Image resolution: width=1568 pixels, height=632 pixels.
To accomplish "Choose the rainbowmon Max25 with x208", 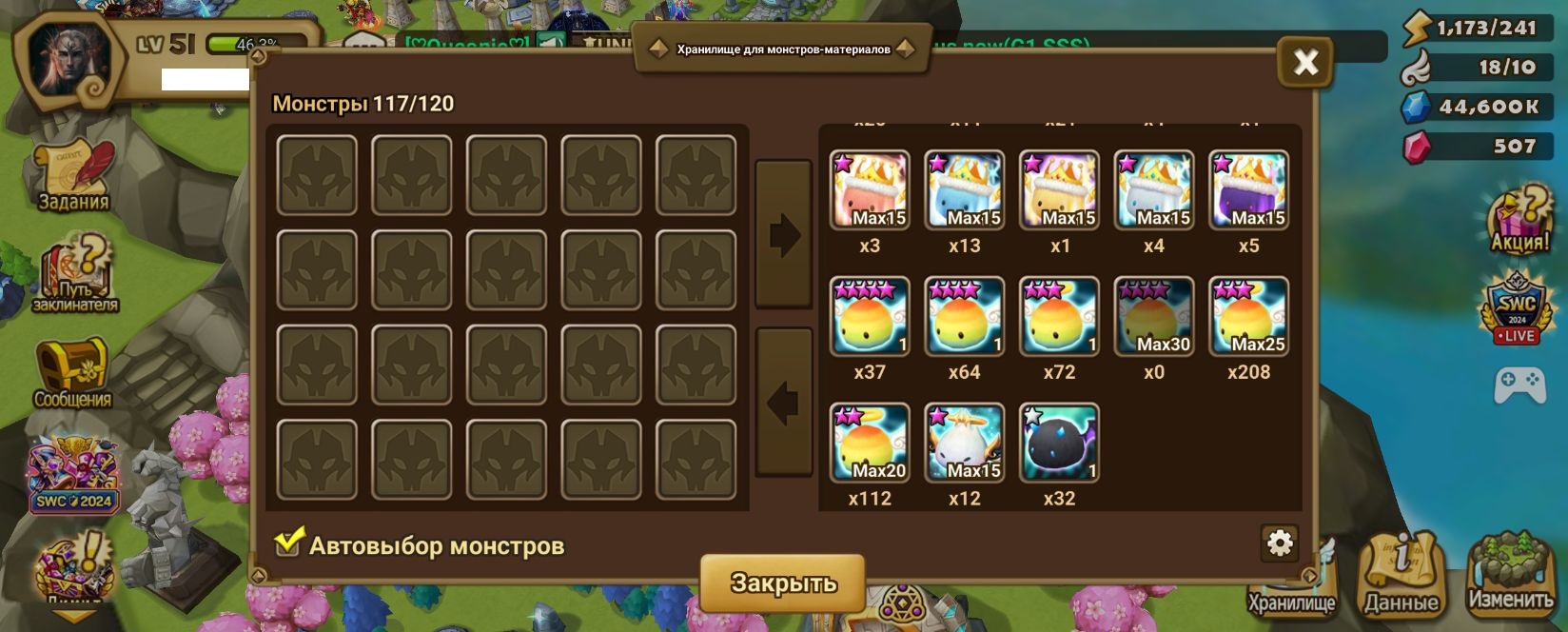I will click(x=1248, y=316).
